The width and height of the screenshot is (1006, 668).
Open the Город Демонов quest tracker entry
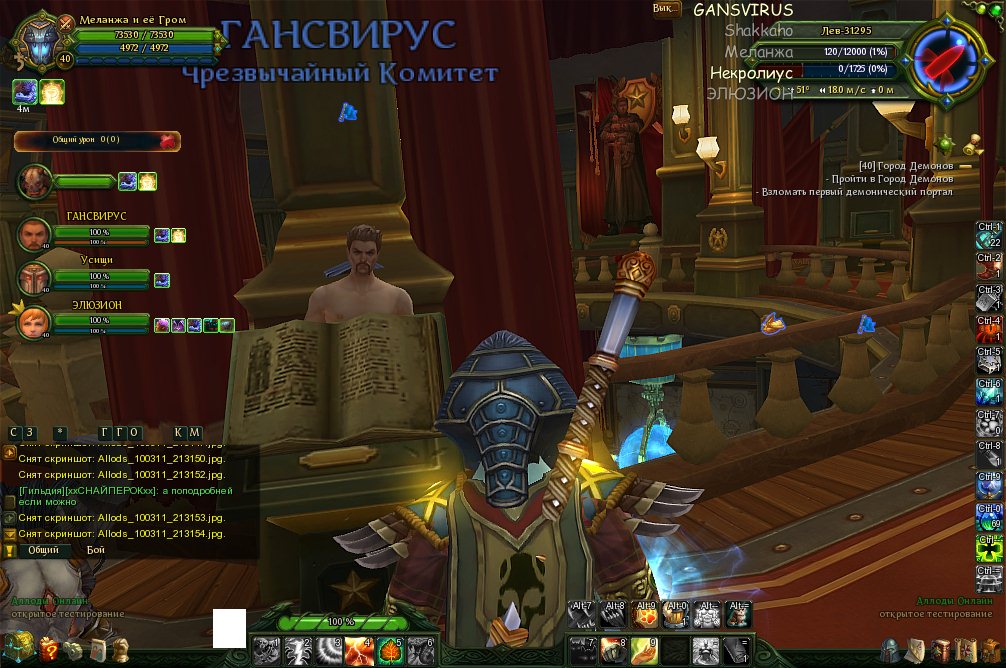(905, 165)
